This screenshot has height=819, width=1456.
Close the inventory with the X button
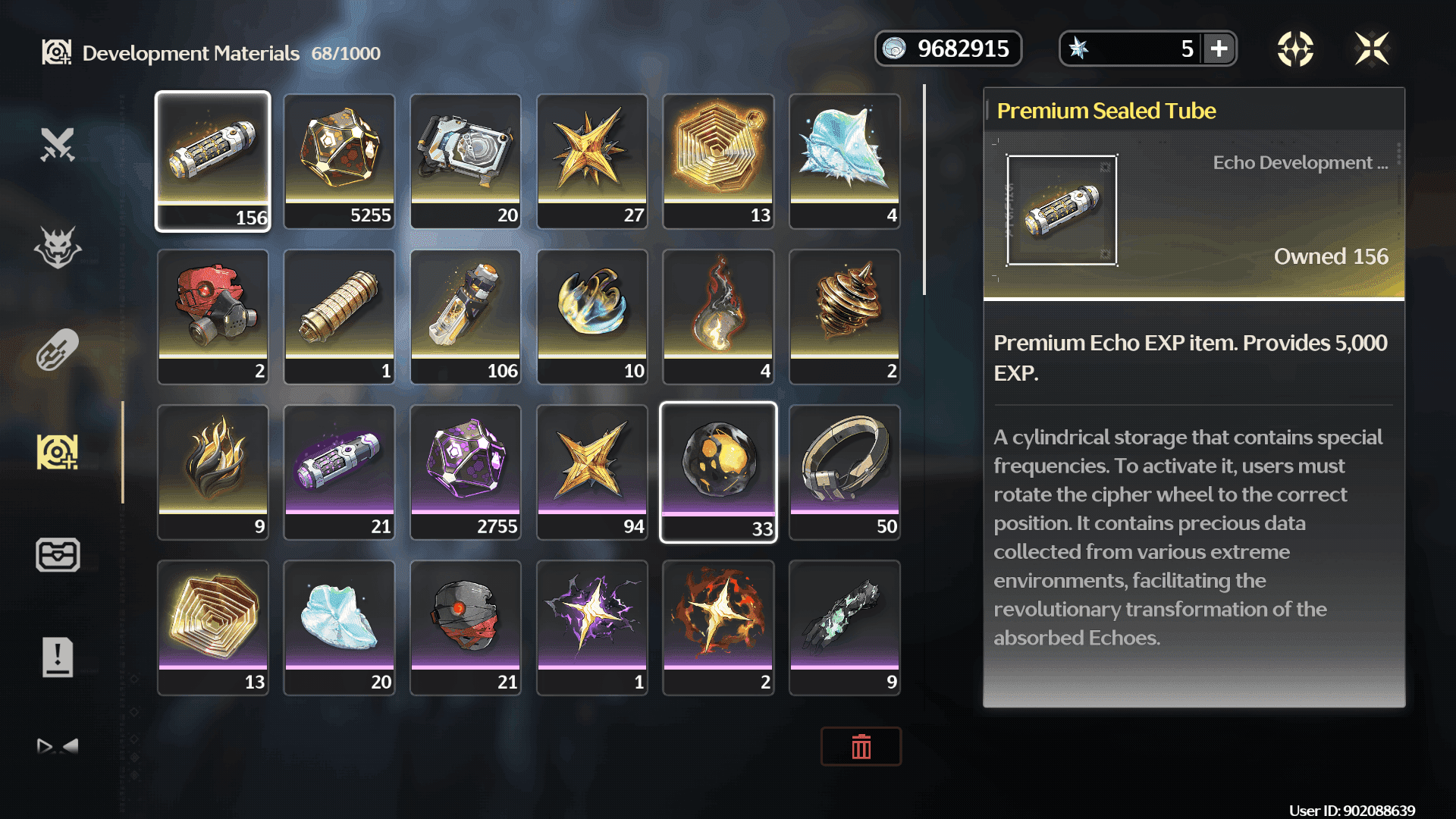[x=1371, y=49]
